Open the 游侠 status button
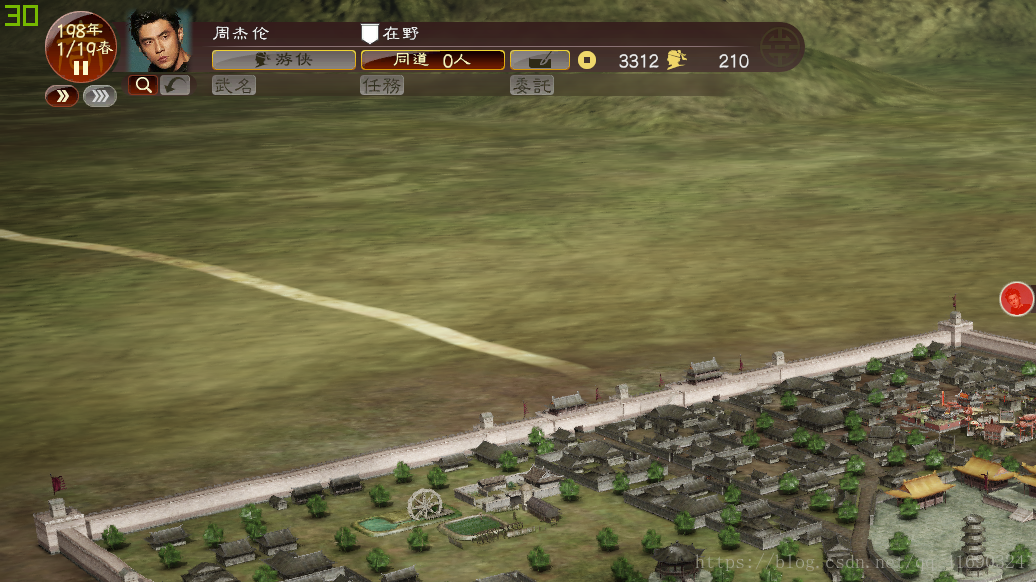Viewport: 1036px width, 582px height. (x=284, y=60)
